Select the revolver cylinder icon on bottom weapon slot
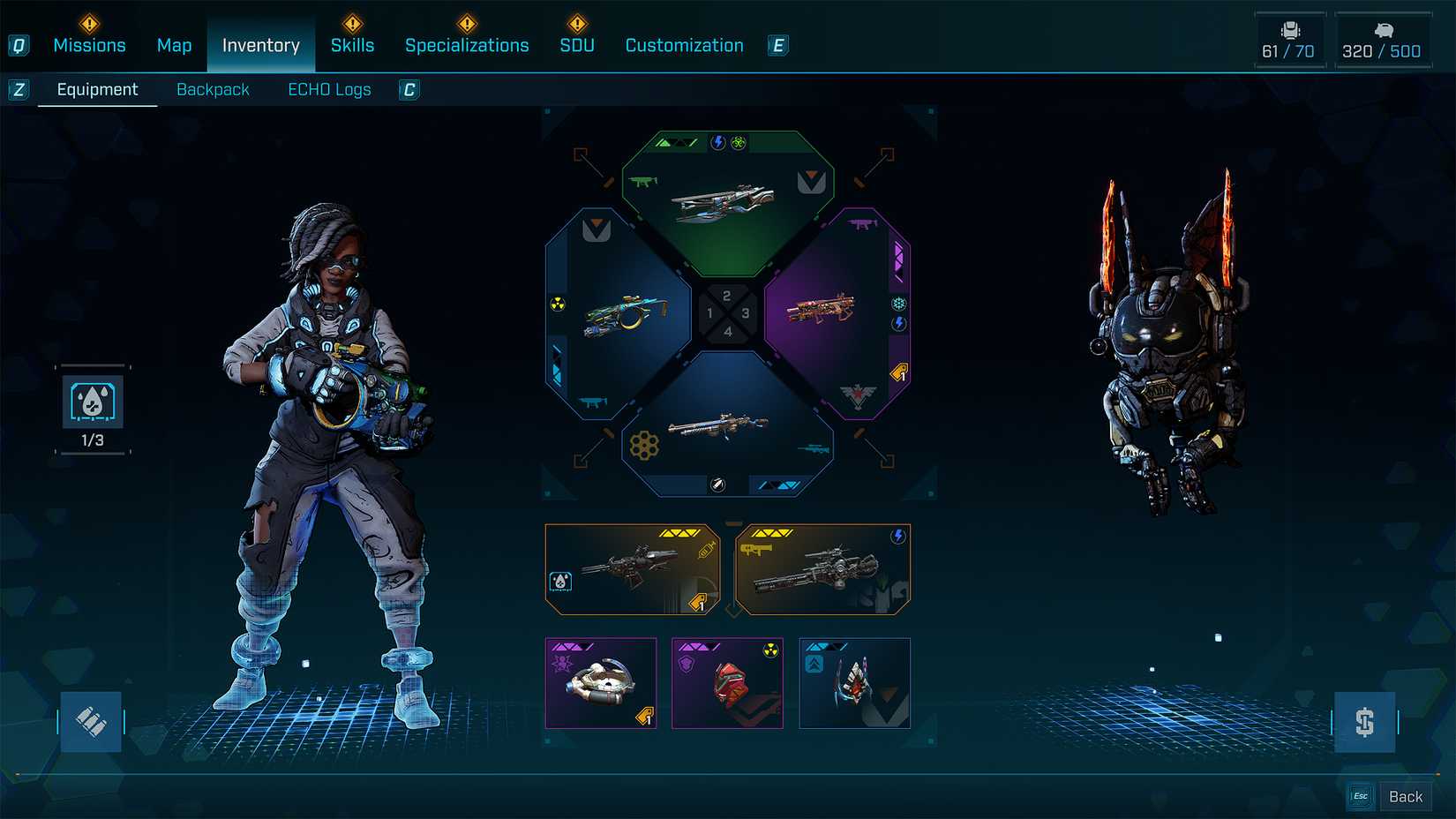 pyautogui.click(x=642, y=446)
